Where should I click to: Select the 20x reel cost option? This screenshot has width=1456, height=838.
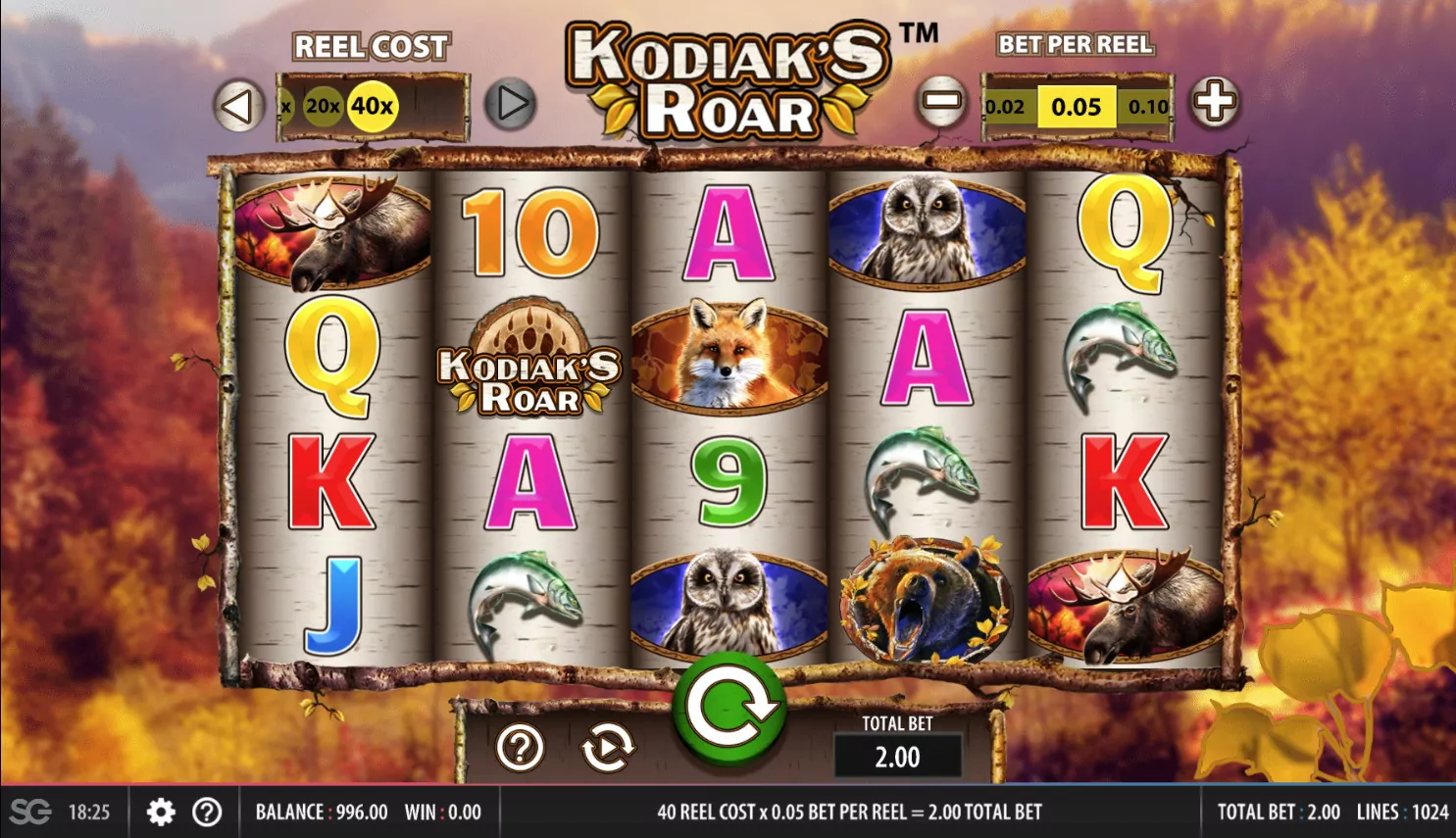(322, 106)
